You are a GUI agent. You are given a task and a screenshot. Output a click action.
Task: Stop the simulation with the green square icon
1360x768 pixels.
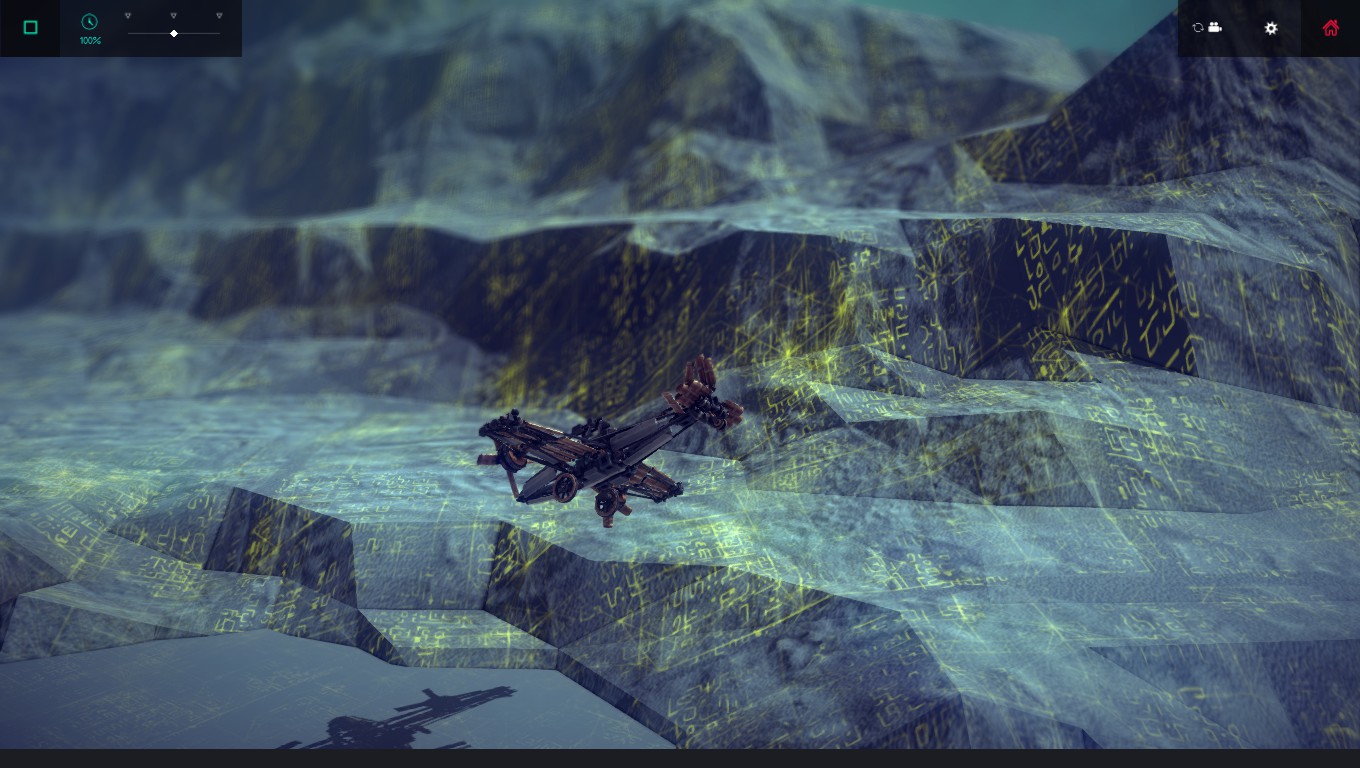click(x=31, y=27)
